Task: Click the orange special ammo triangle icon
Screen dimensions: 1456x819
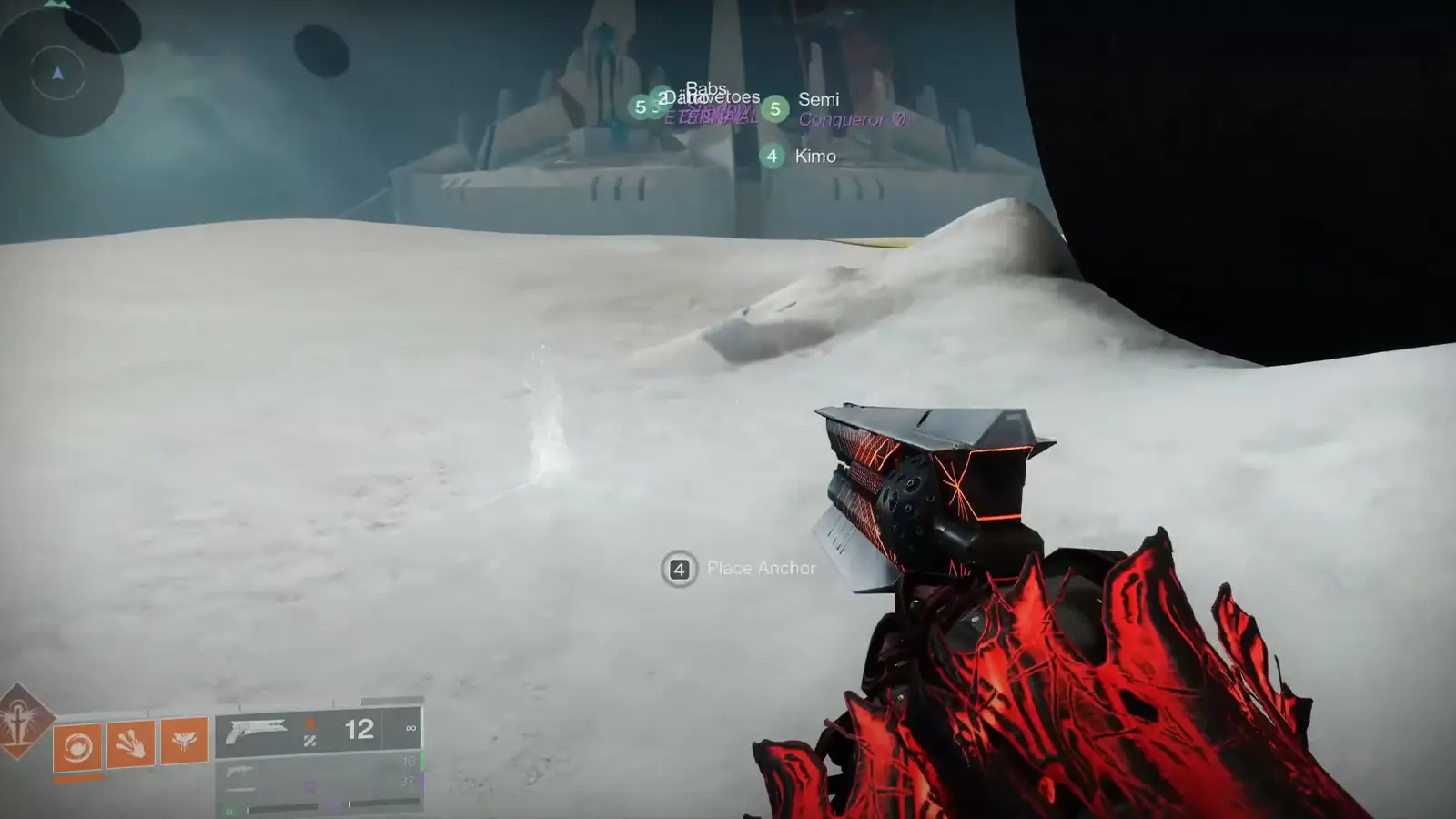Action: pos(310,723)
